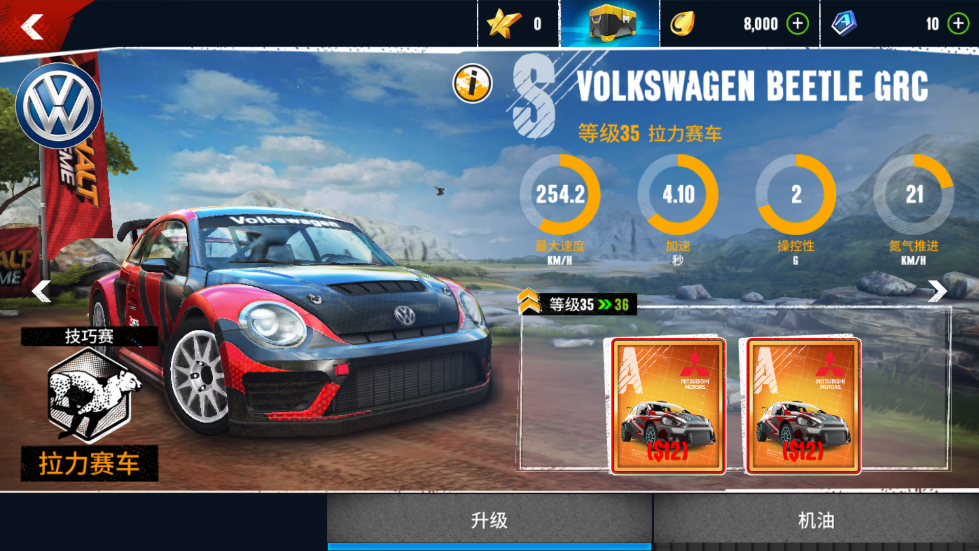This screenshot has height=551, width=979.
Task: Show car info via the orange i icon
Action: click(472, 84)
